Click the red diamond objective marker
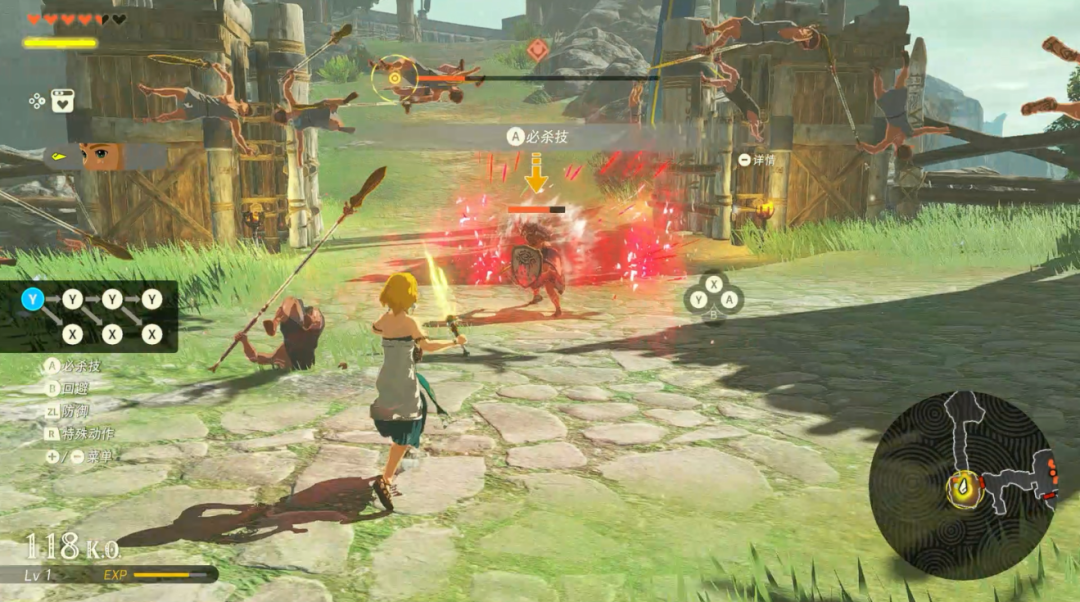This screenshot has width=1080, height=602. point(538,48)
